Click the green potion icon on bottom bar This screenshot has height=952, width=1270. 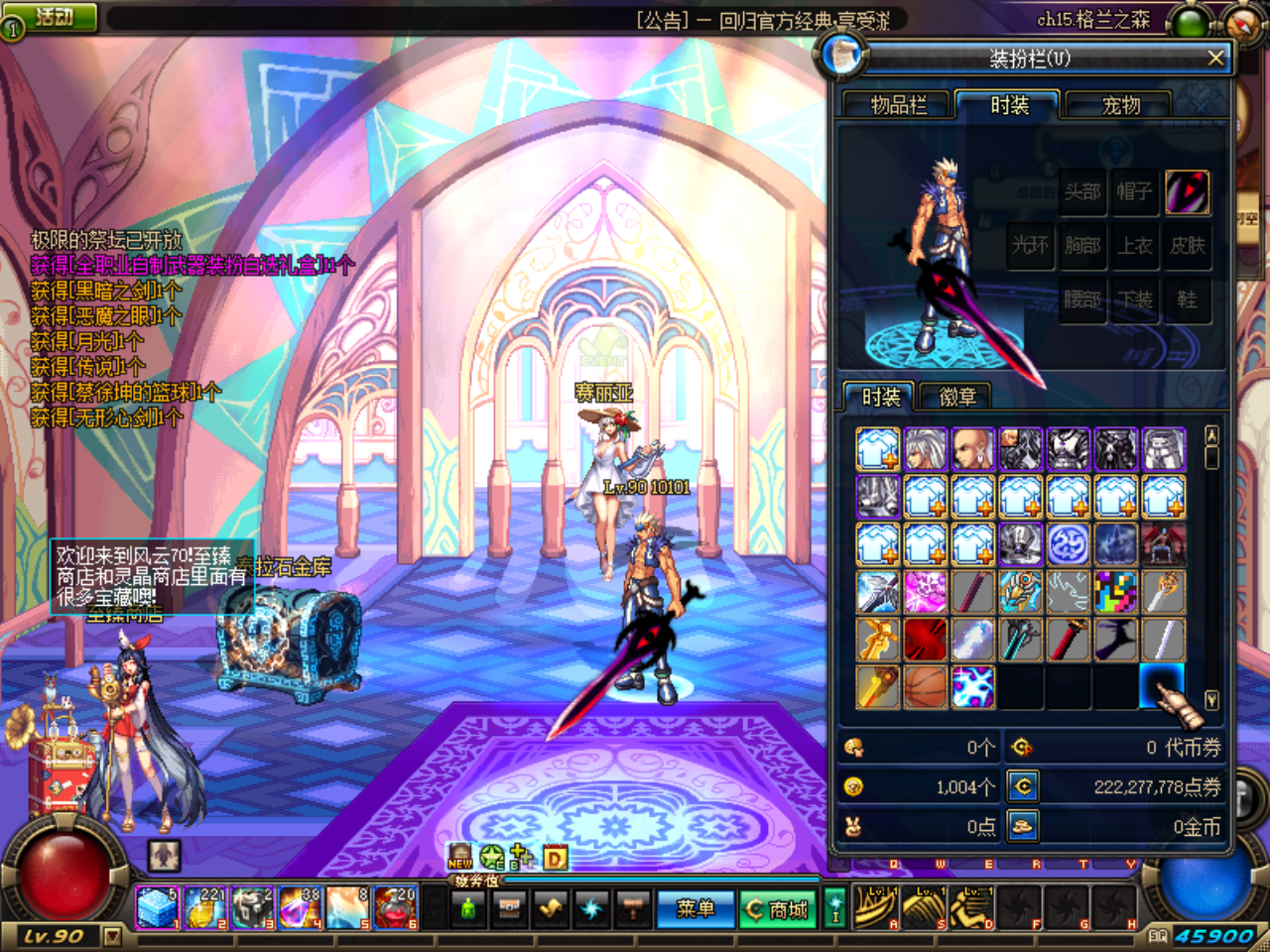click(467, 908)
